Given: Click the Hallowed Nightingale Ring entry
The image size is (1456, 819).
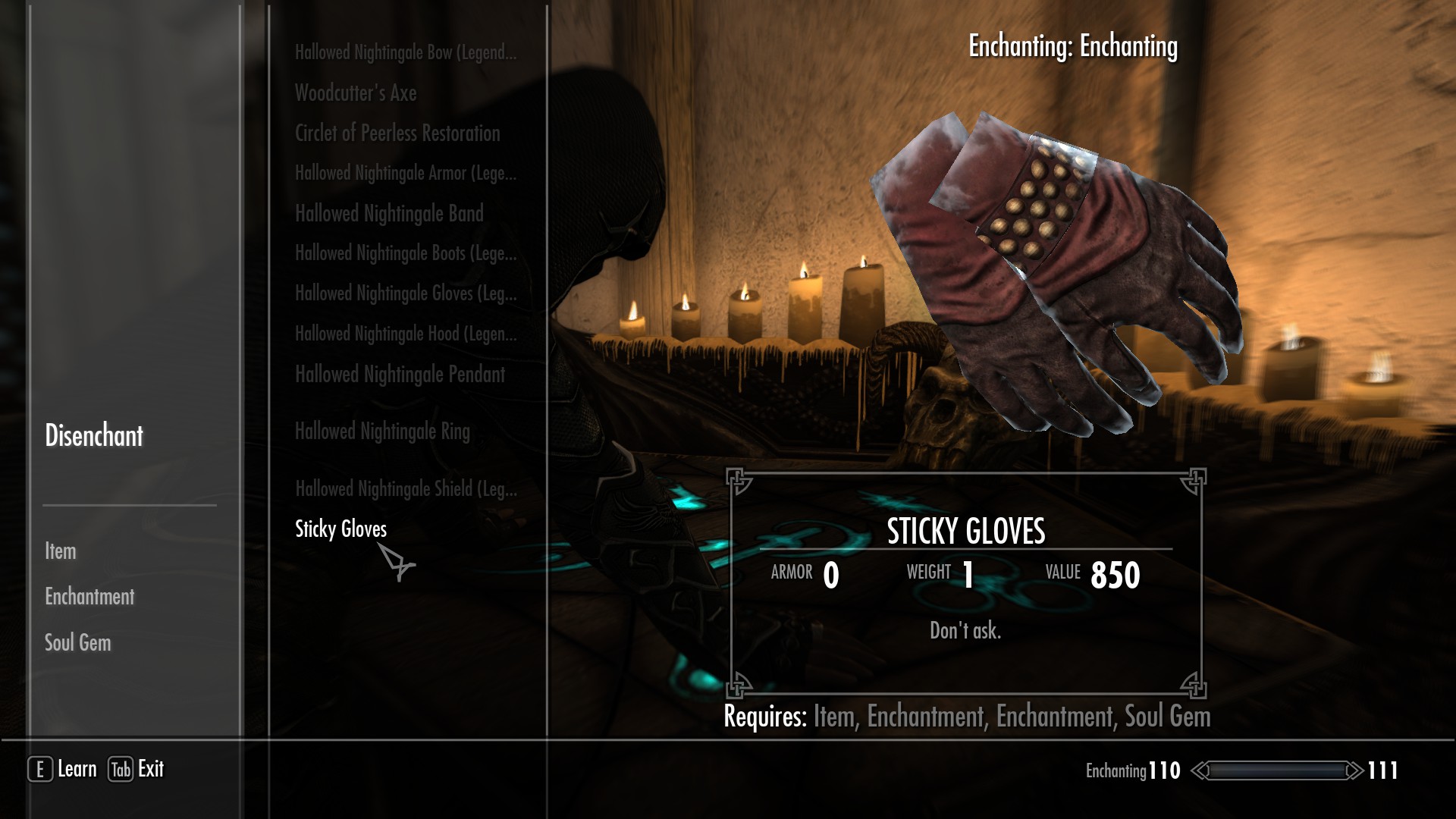Looking at the screenshot, I should click(382, 432).
